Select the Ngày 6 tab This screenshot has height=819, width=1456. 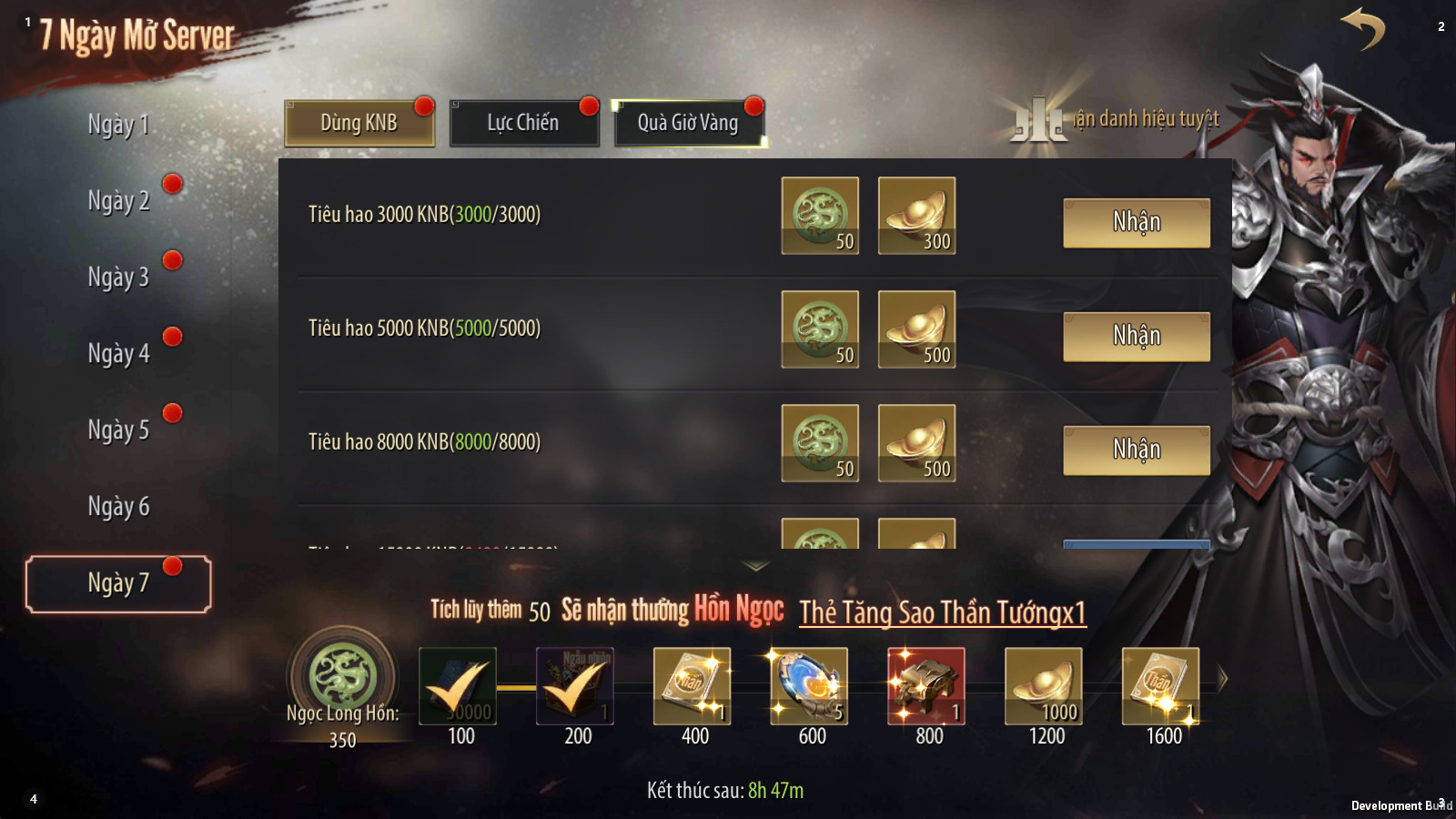click(118, 507)
